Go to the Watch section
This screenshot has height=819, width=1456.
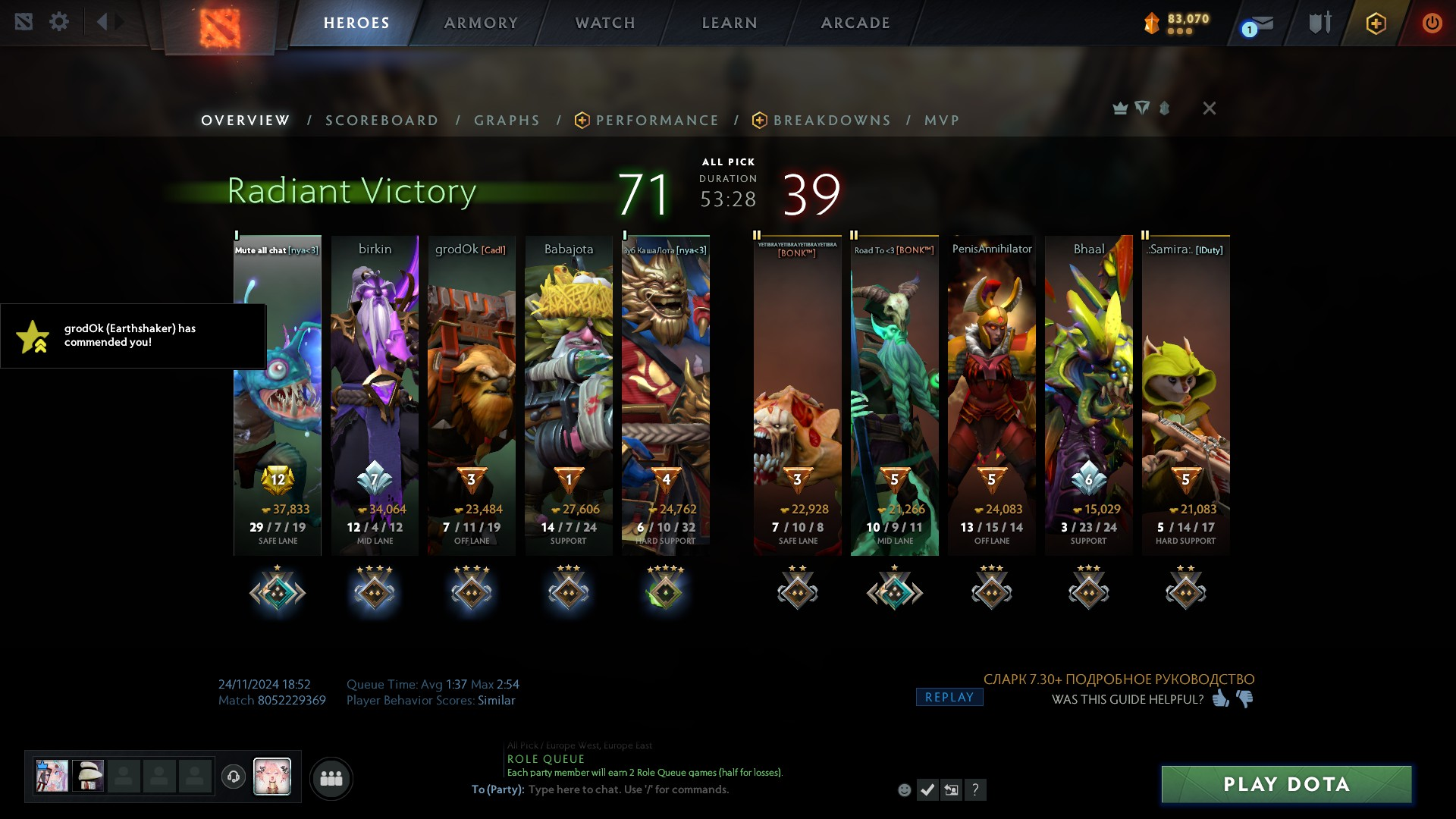coord(605,23)
